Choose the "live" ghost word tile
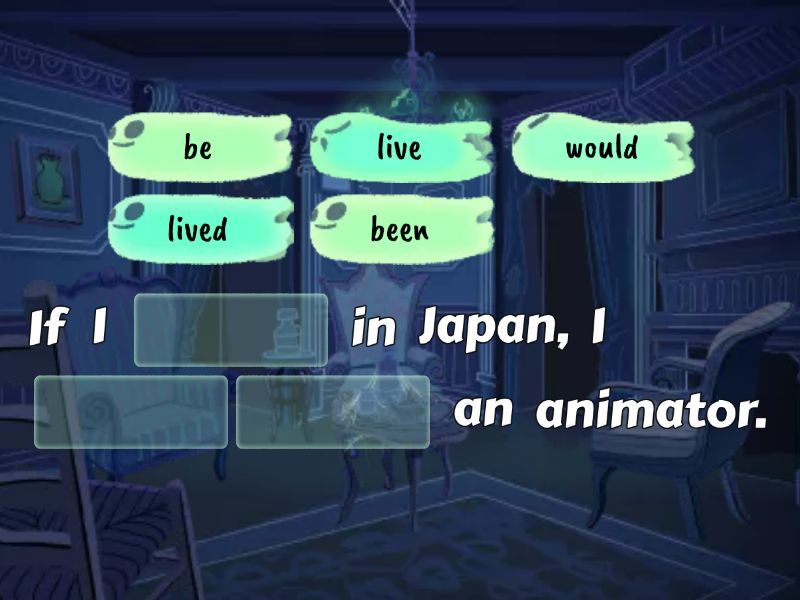The image size is (800, 600). pos(400,148)
